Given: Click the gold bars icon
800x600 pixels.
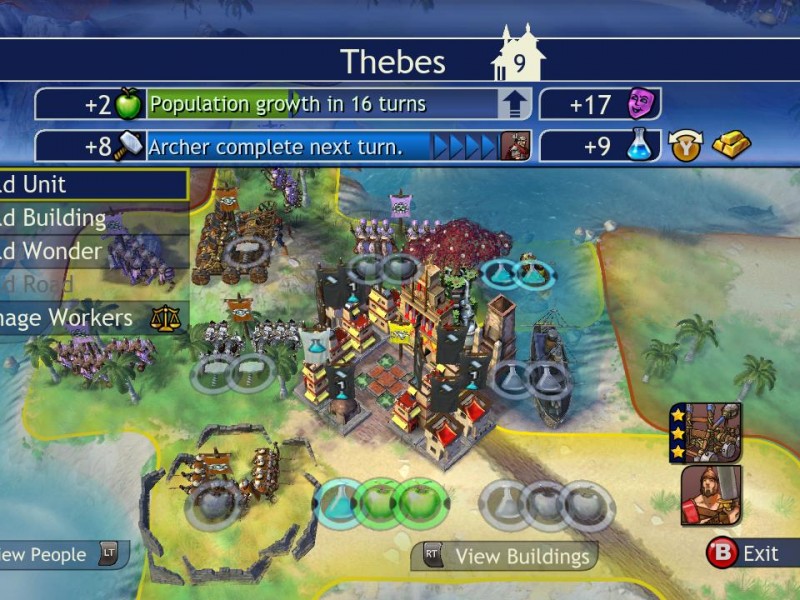Looking at the screenshot, I should click(731, 145).
